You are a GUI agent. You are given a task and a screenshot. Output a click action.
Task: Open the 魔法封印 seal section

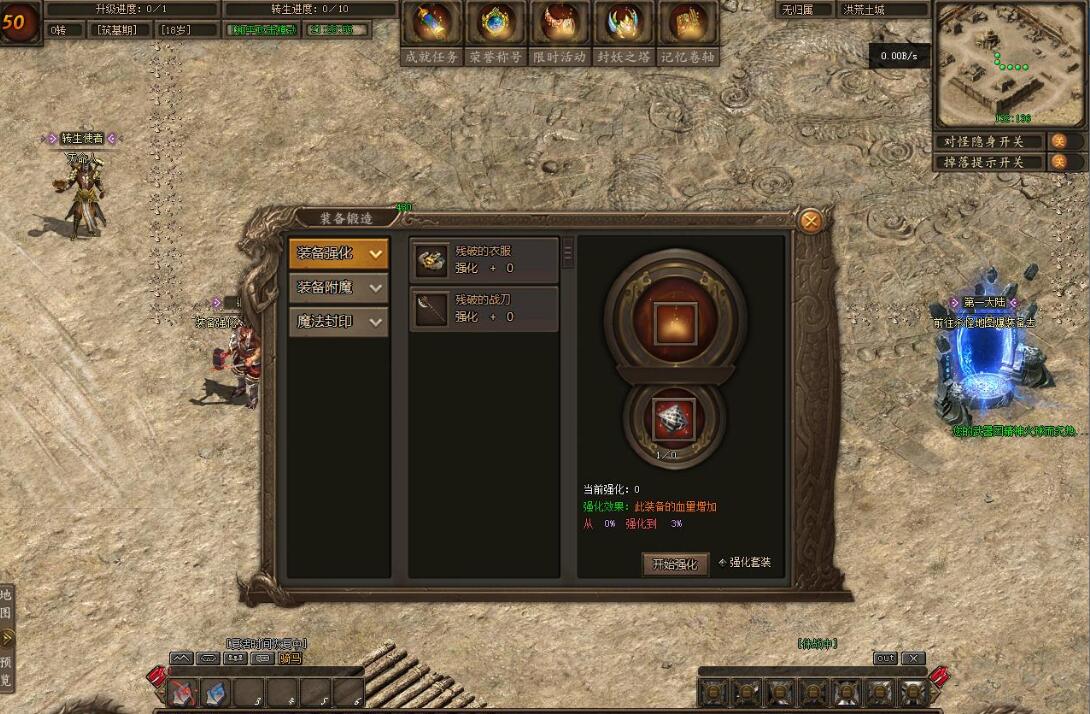(338, 322)
